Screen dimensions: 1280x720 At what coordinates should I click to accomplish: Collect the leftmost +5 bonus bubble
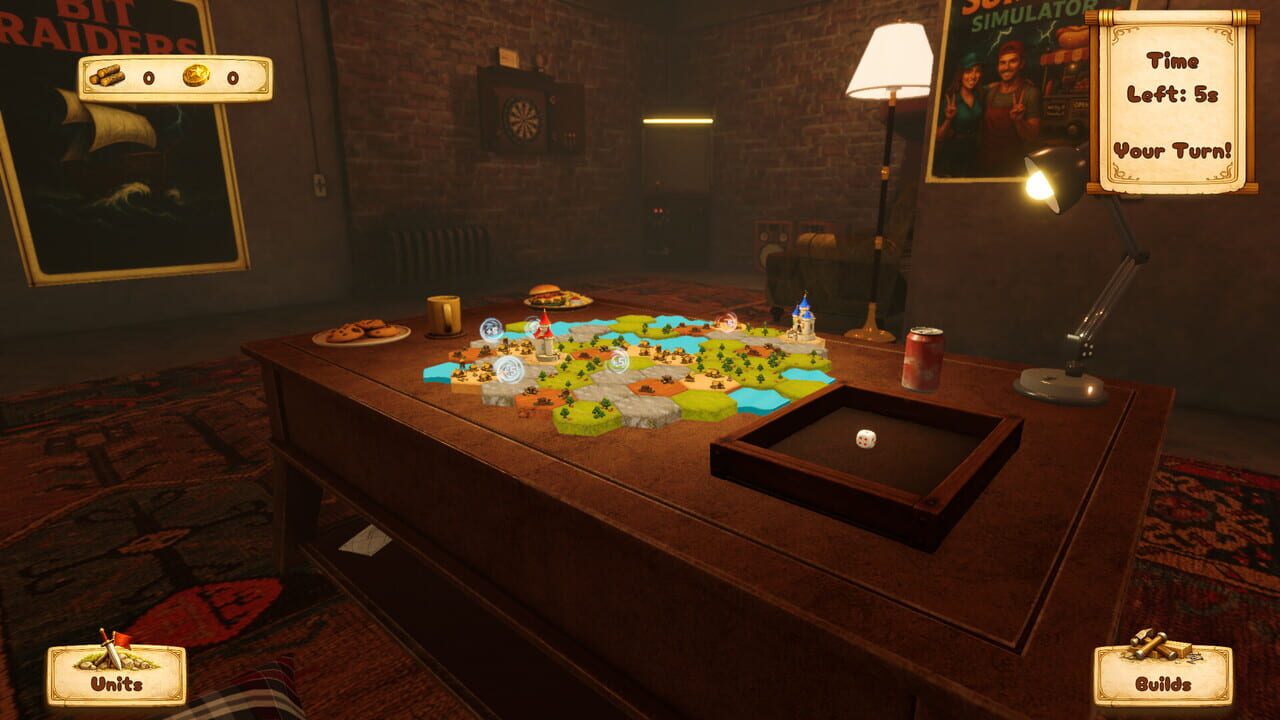coord(490,327)
